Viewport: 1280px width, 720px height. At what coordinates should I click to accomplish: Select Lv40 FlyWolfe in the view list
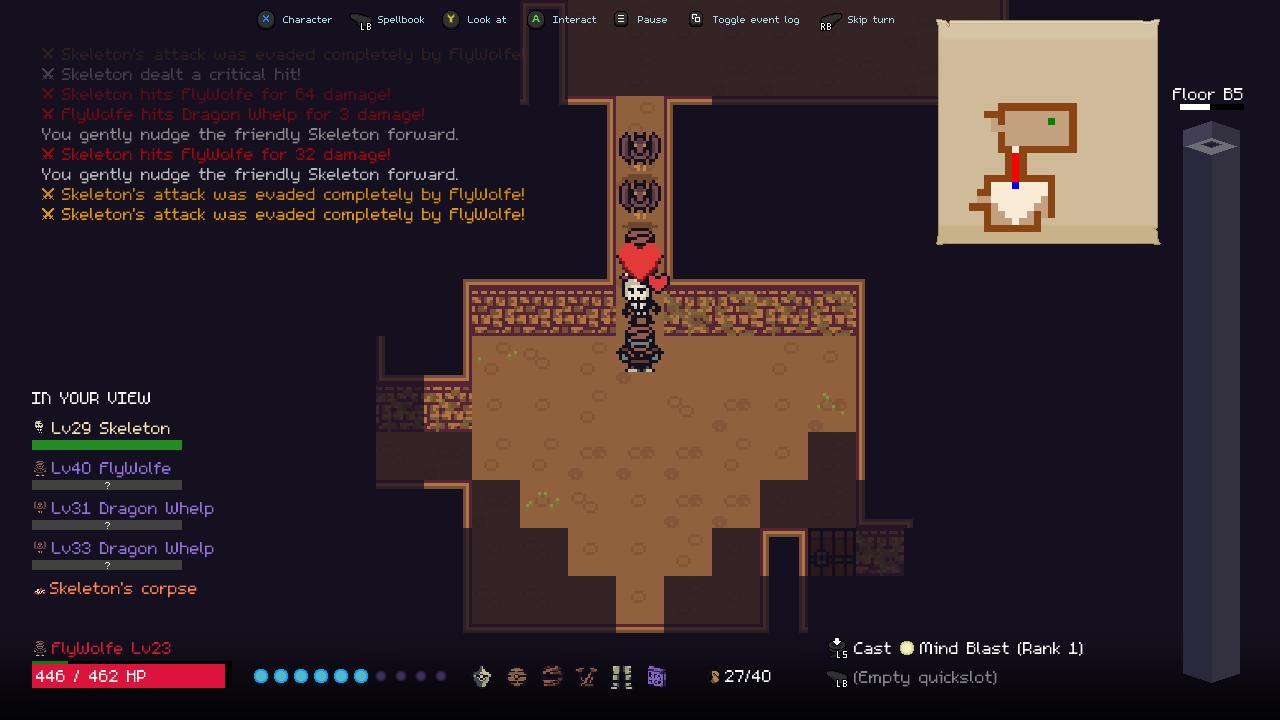(x=110, y=468)
